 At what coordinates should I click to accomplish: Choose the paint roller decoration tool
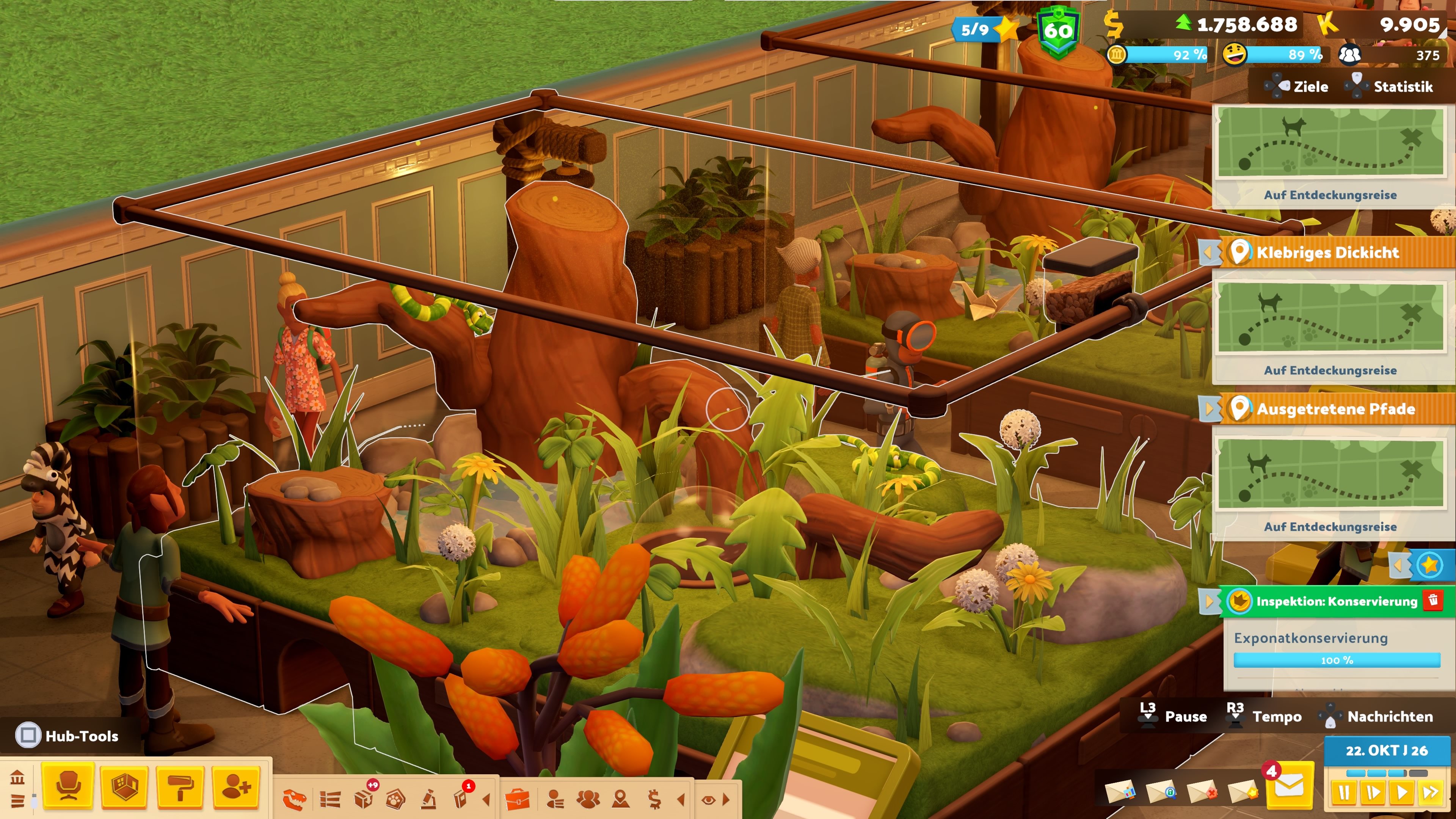[180, 786]
